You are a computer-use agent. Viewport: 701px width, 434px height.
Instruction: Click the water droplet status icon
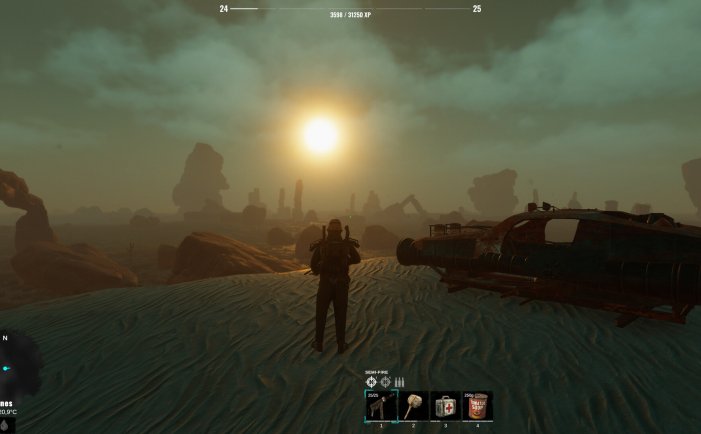5,425
